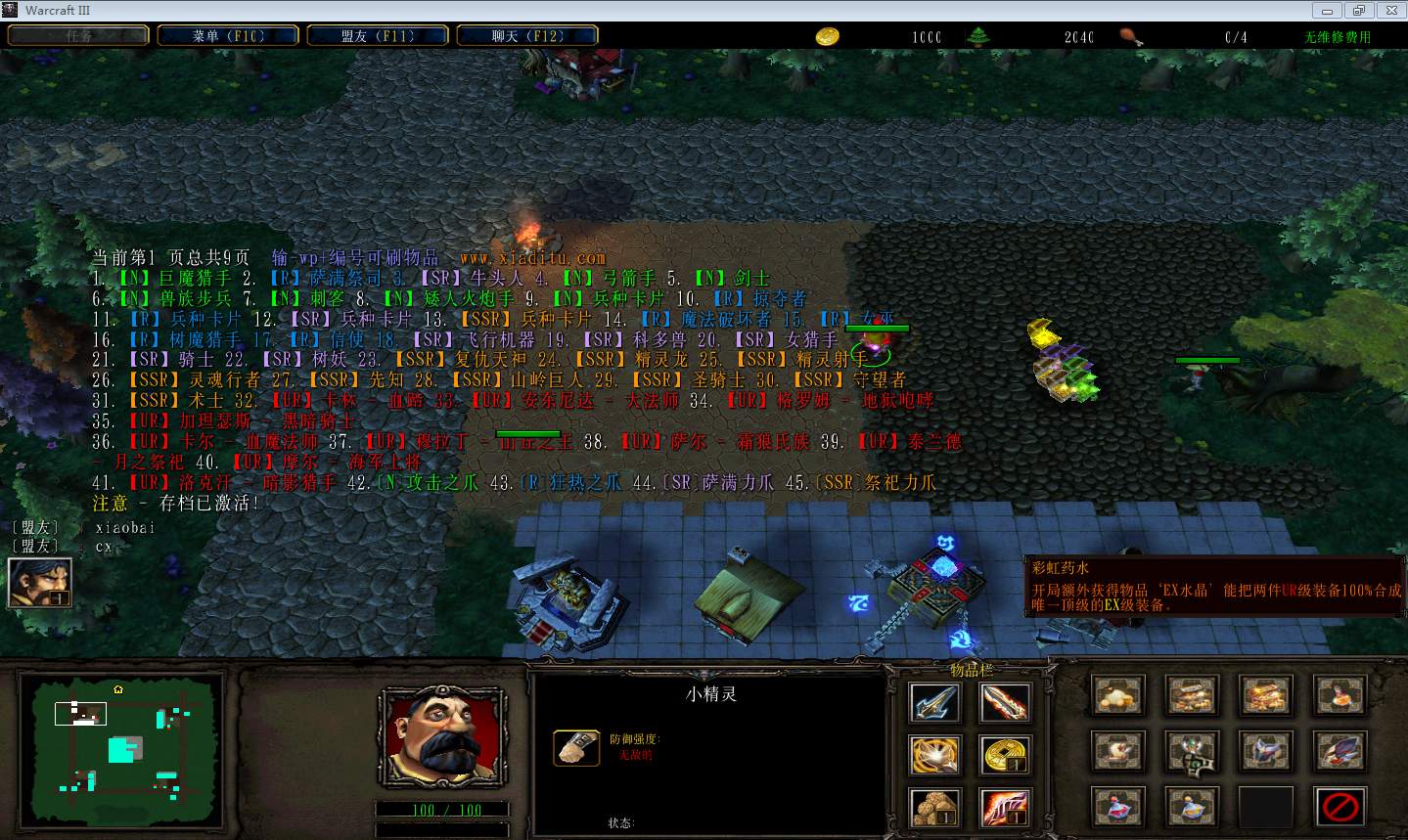Screen dimensions: 1408x840
Task: Open the 盟友 (F11) allies panel
Action: tap(378, 36)
